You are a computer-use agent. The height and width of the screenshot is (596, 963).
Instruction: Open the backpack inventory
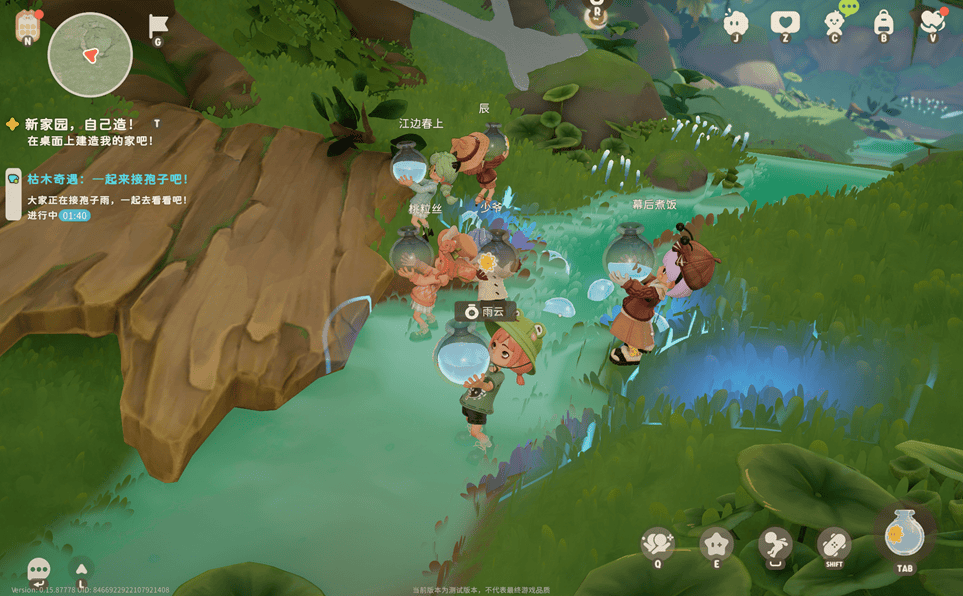click(x=883, y=23)
